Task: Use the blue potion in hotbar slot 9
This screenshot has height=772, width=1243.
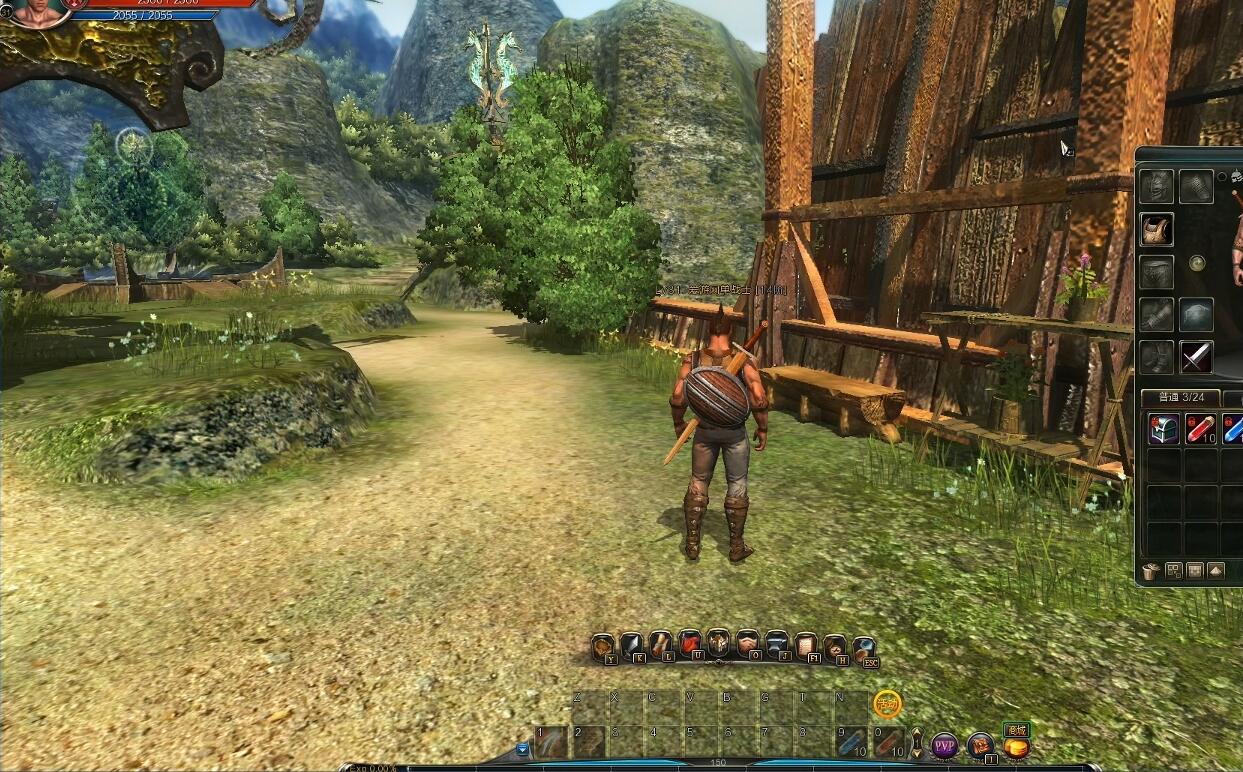Action: [x=852, y=743]
